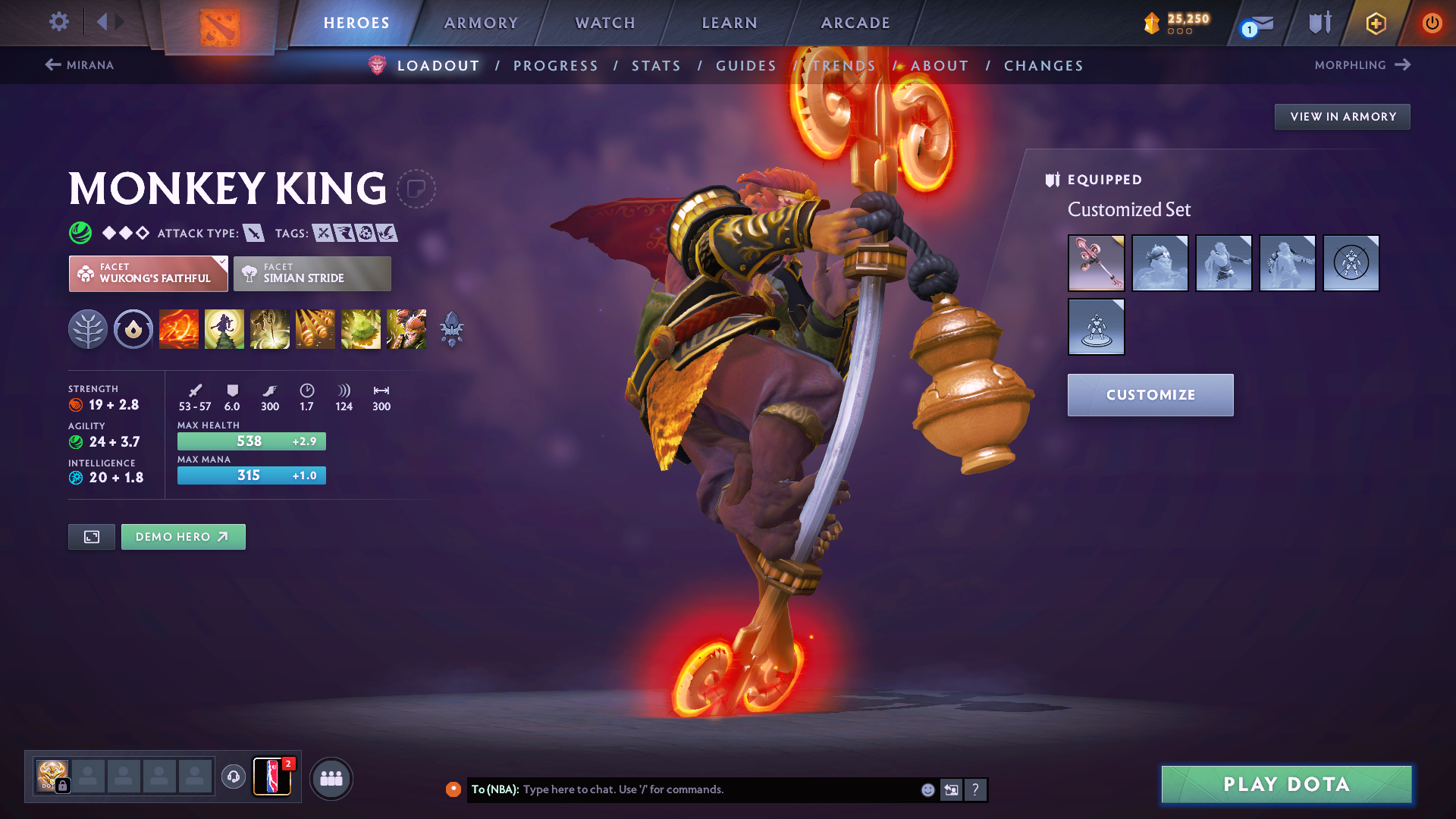Go to the Learn tab
The height and width of the screenshot is (819, 1456).
pyautogui.click(x=730, y=23)
